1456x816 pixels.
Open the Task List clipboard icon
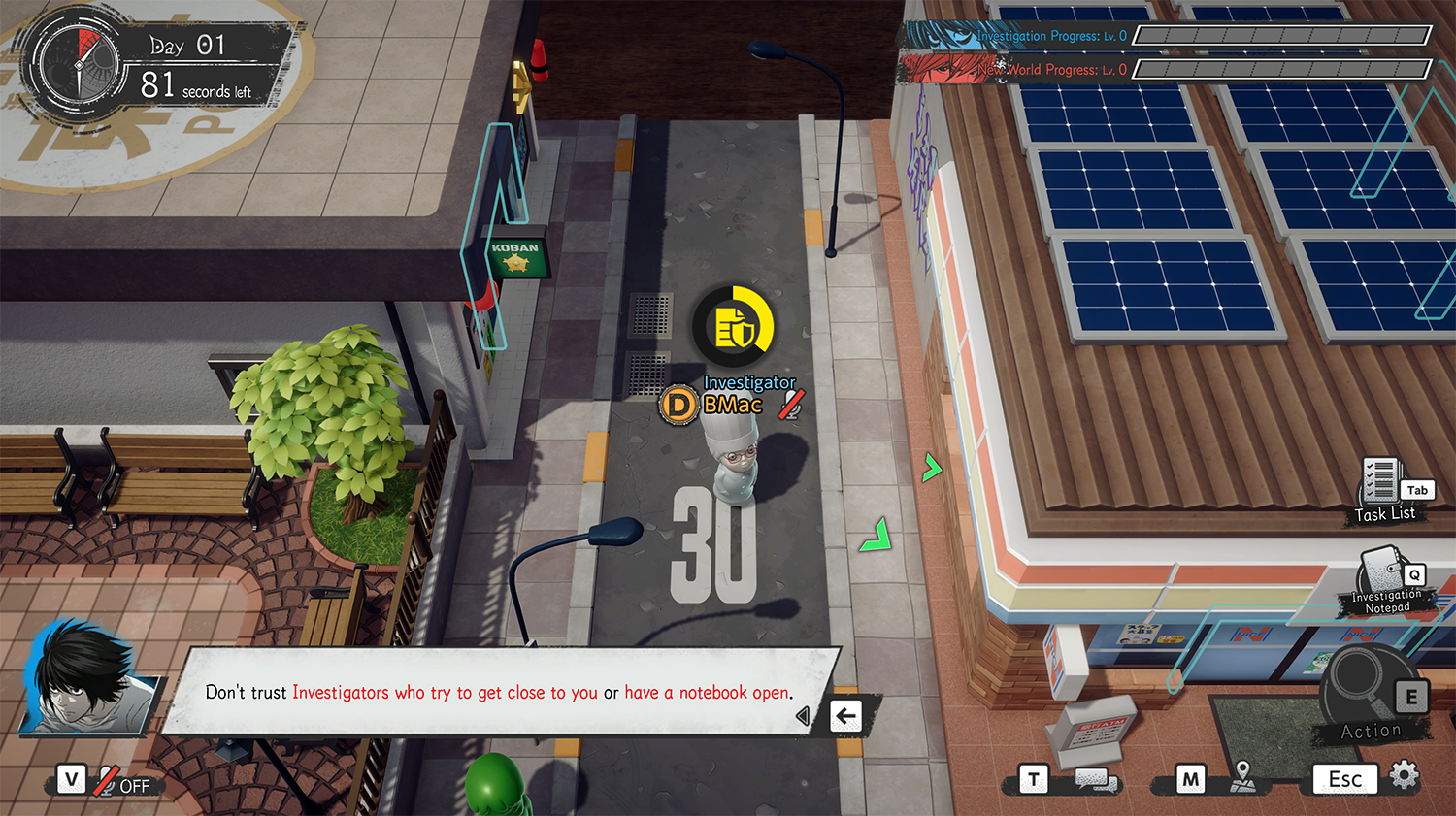point(1379,480)
